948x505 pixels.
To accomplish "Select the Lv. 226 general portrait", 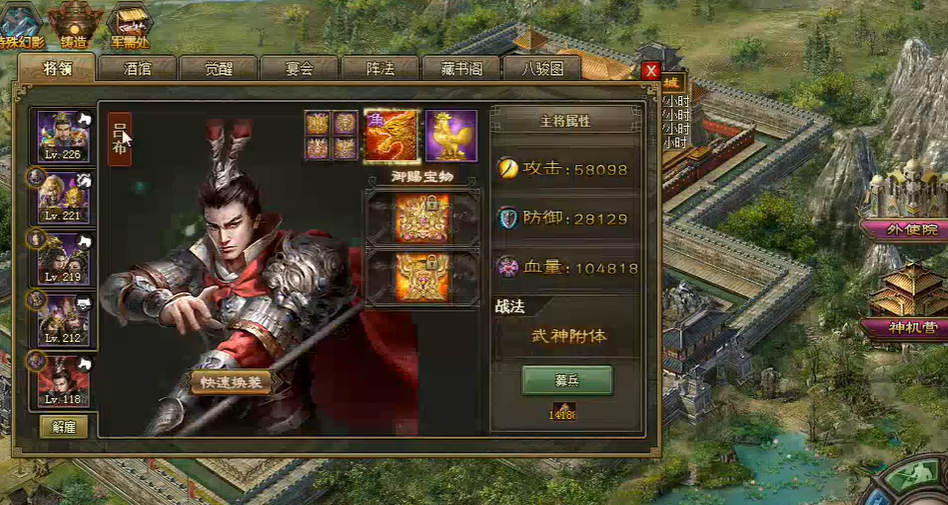I will (x=63, y=136).
